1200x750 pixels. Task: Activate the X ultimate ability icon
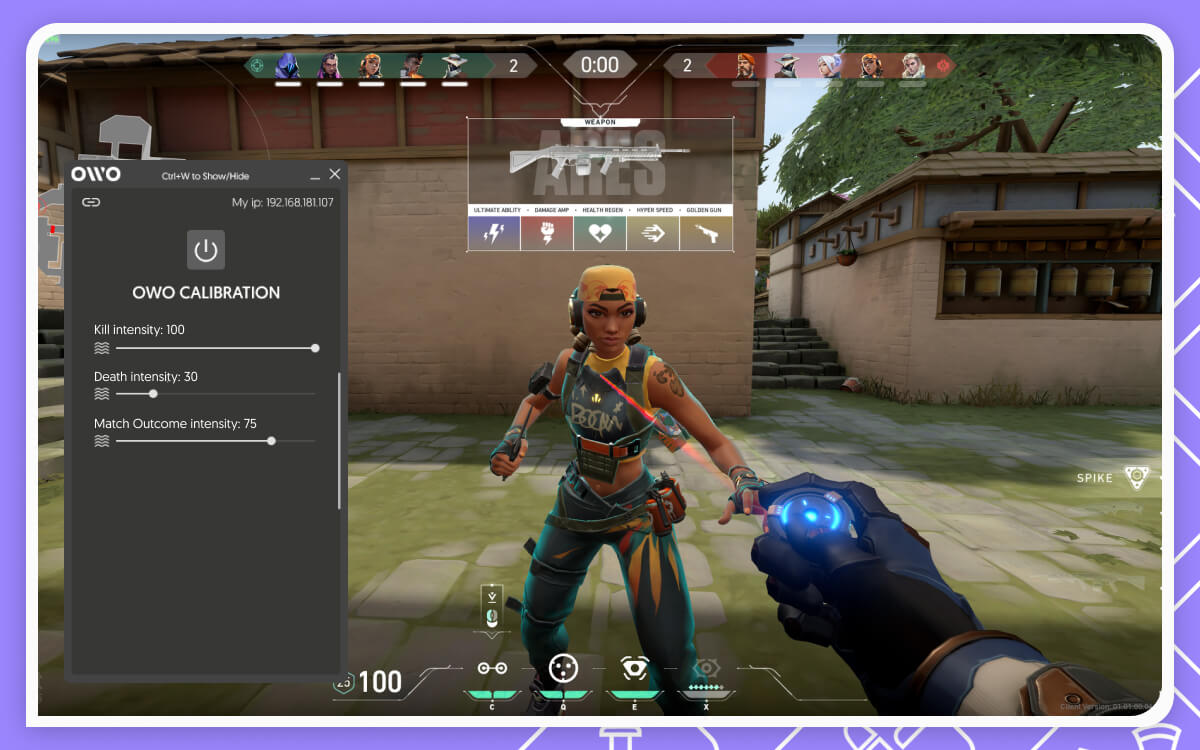707,668
